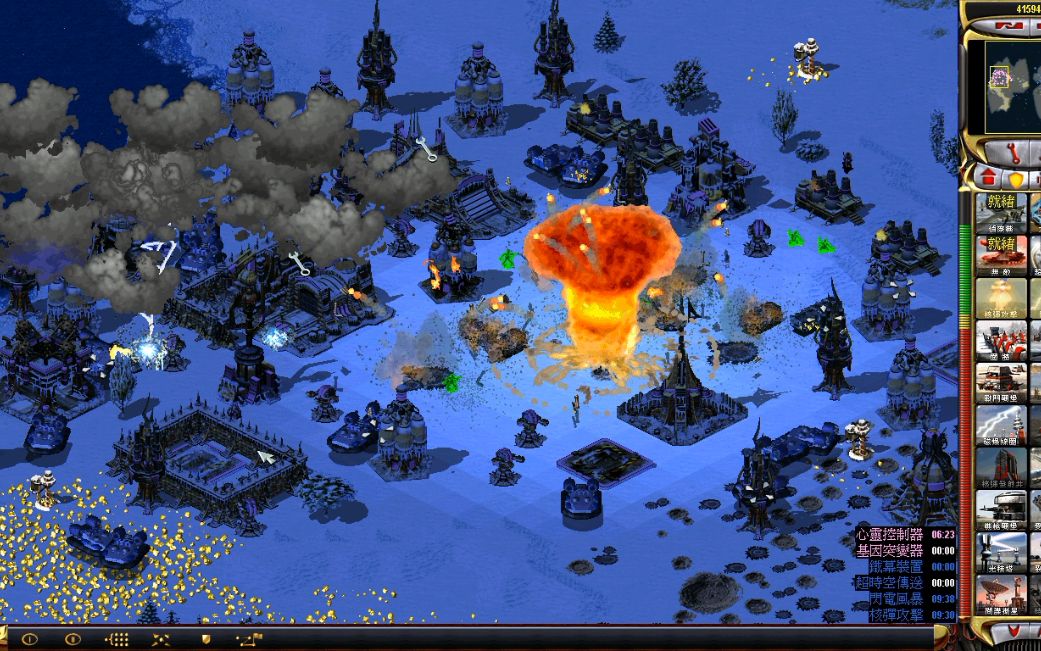Click the first team selection button
Viewport: 1041px width, 651px height.
(29, 638)
